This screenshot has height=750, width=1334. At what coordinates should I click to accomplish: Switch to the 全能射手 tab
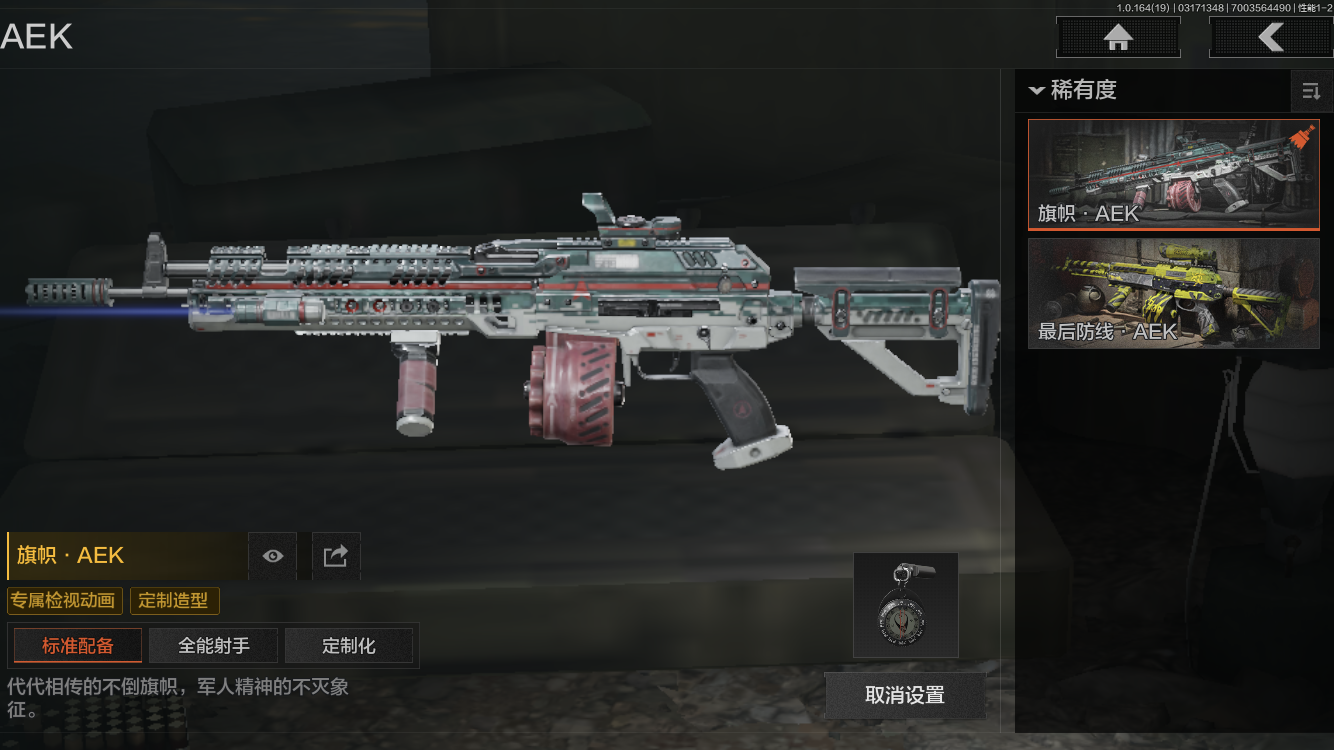(214, 646)
